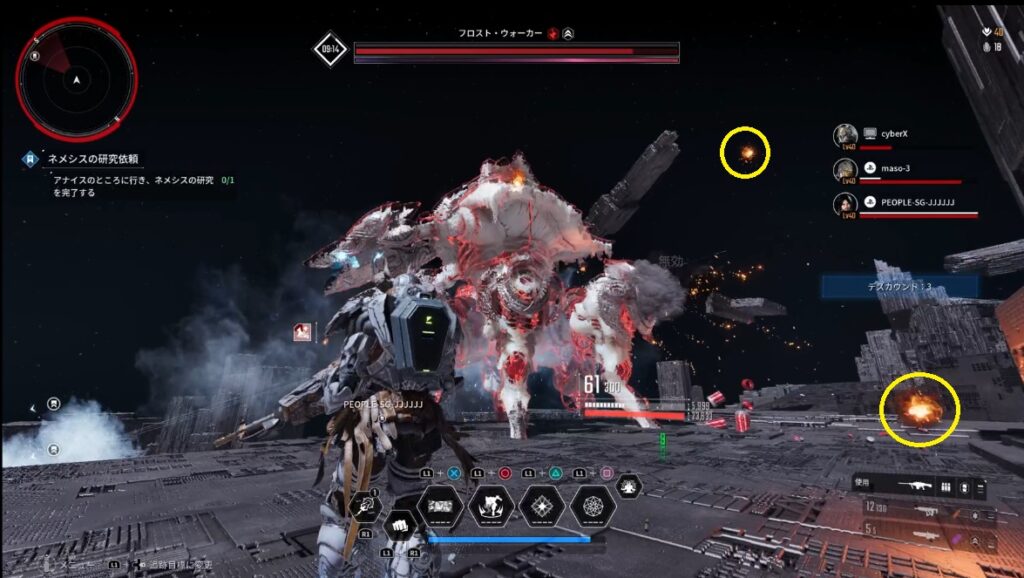Trigger the first hexagonal skill with the rectangular emblem
The width and height of the screenshot is (1024, 578).
(440, 506)
